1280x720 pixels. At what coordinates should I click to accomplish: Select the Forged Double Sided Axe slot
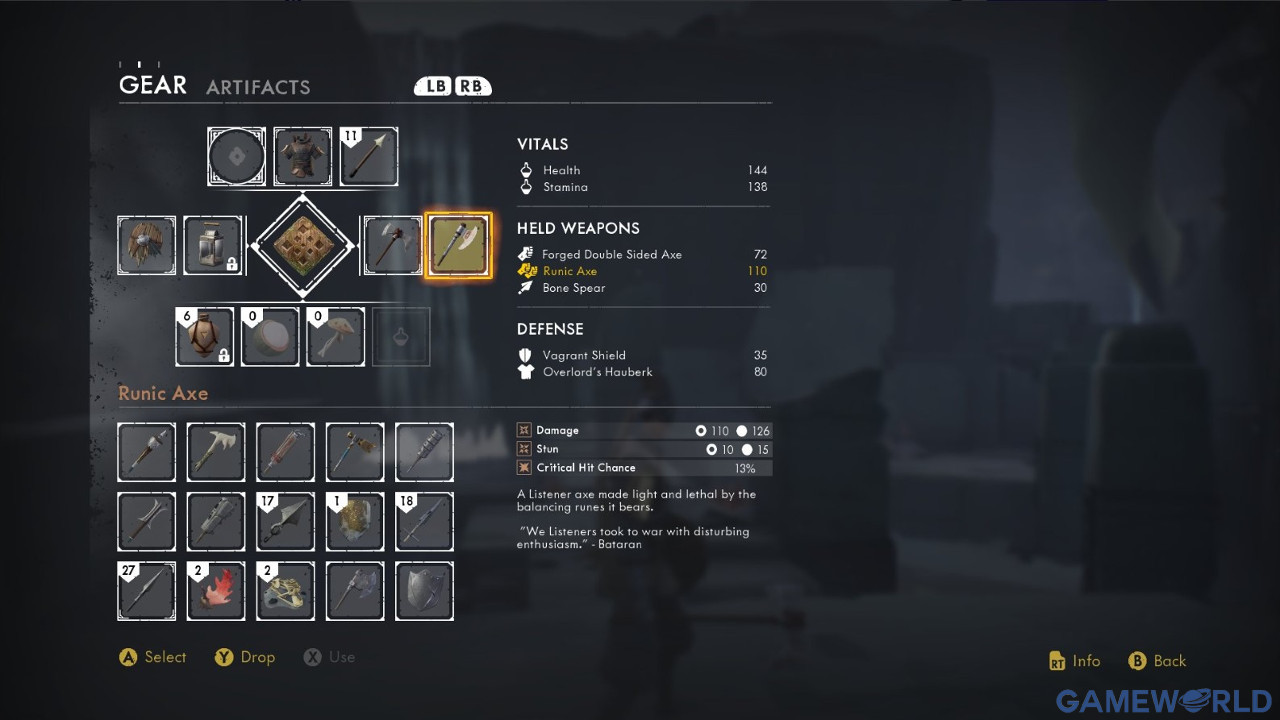392,245
